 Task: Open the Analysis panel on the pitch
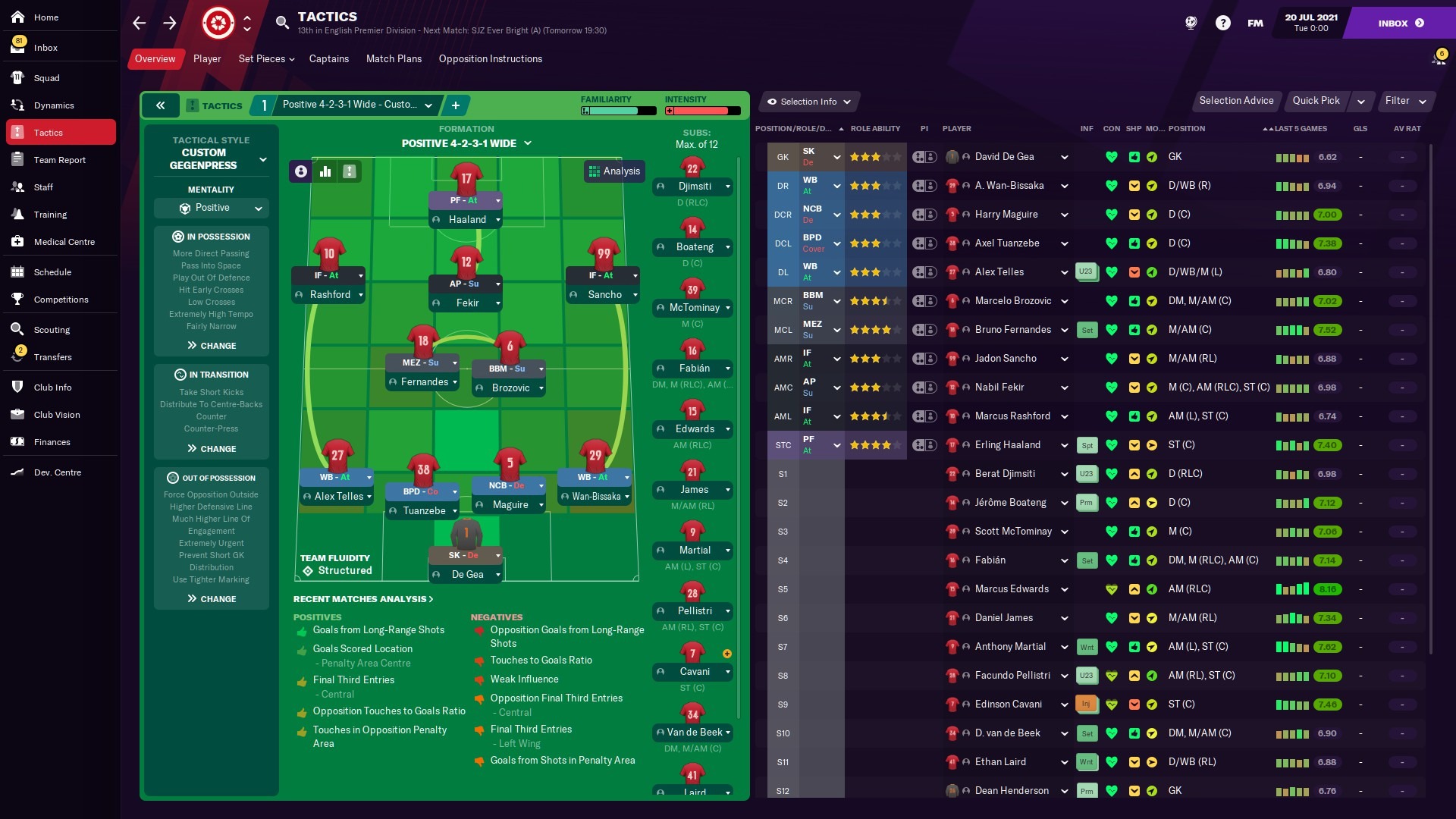click(614, 171)
